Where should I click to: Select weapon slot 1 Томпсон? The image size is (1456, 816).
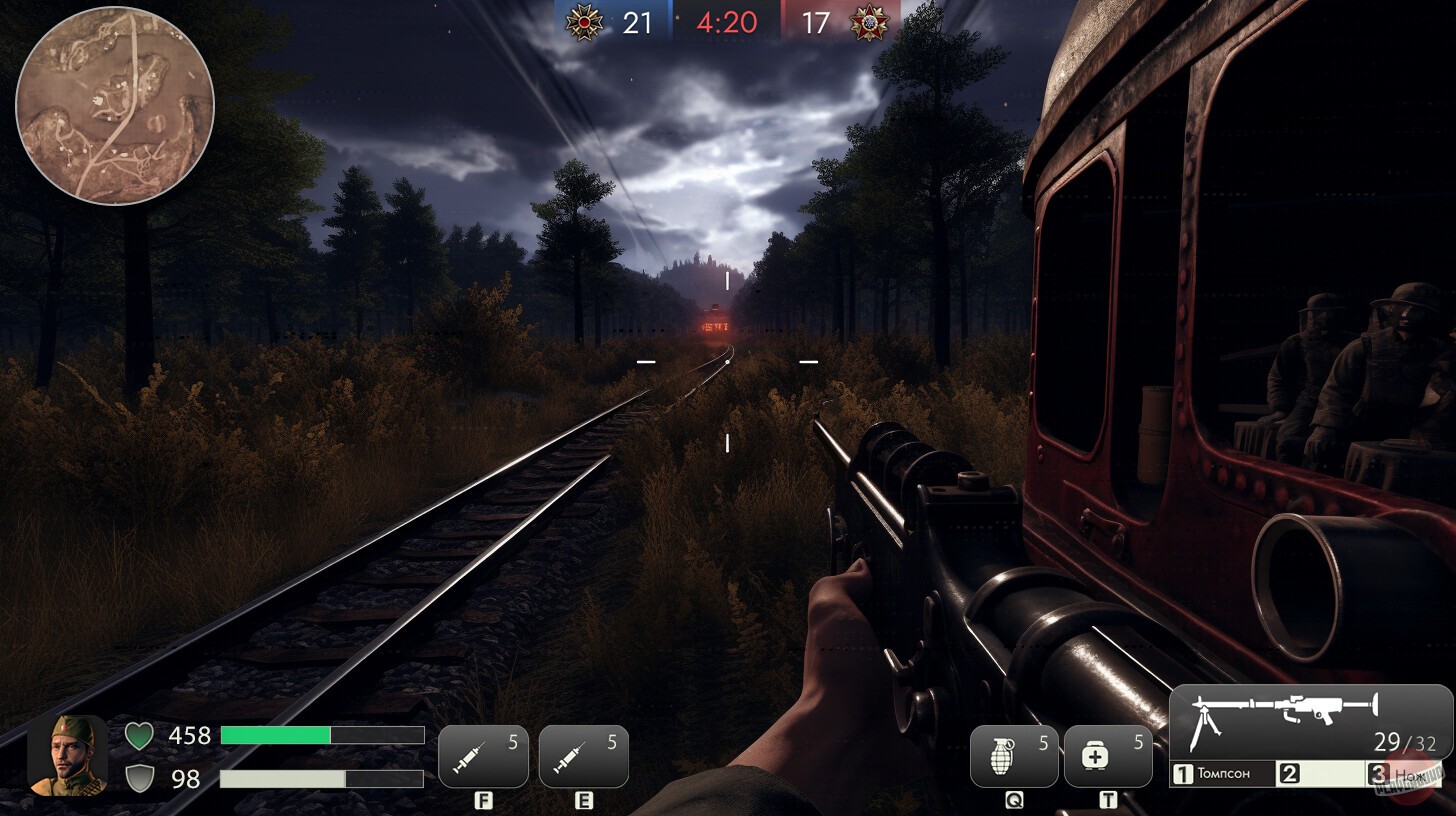click(x=1222, y=772)
